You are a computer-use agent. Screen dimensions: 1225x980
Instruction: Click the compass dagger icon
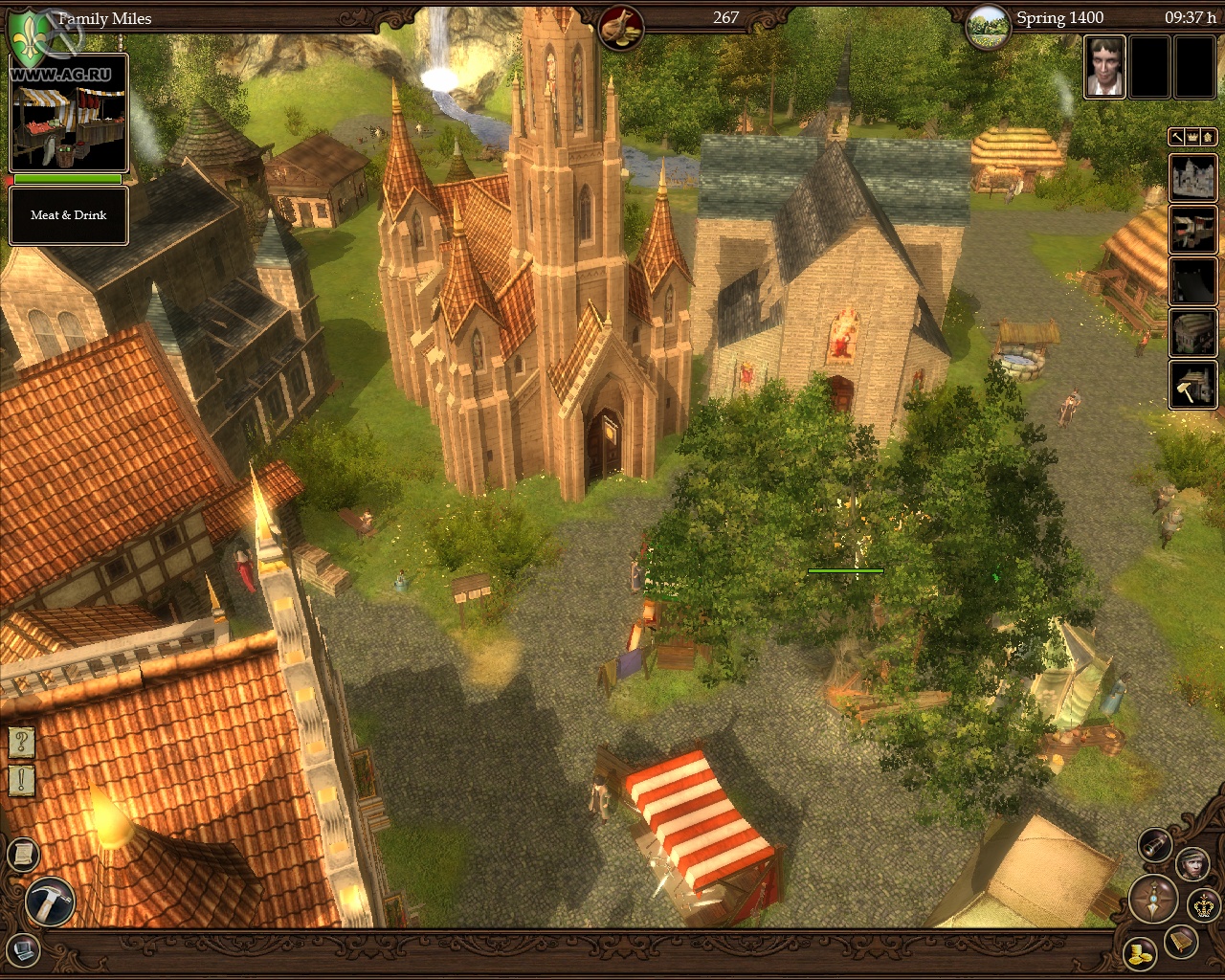[x=1152, y=900]
